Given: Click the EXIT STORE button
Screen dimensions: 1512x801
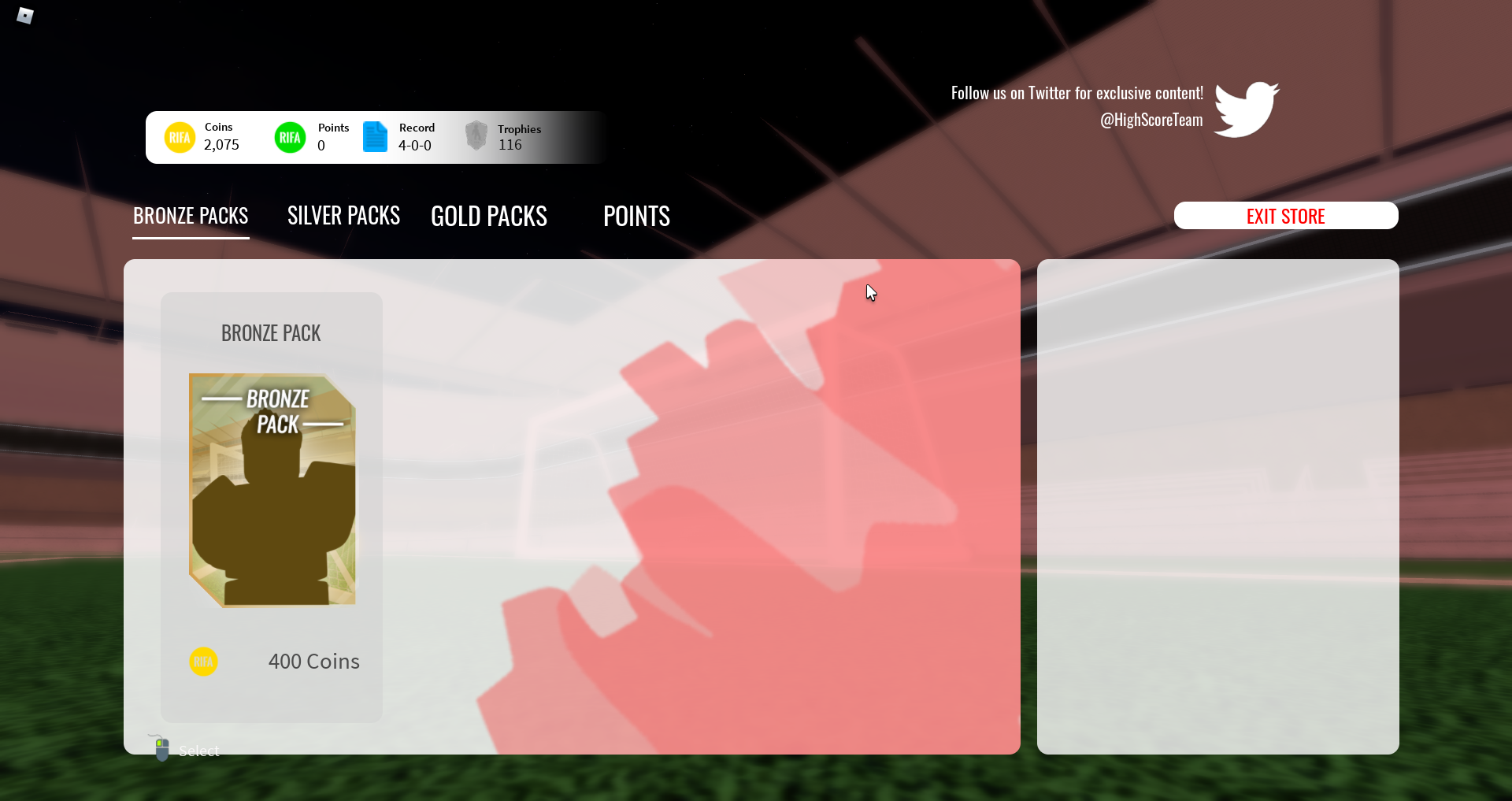Looking at the screenshot, I should pos(1285,215).
